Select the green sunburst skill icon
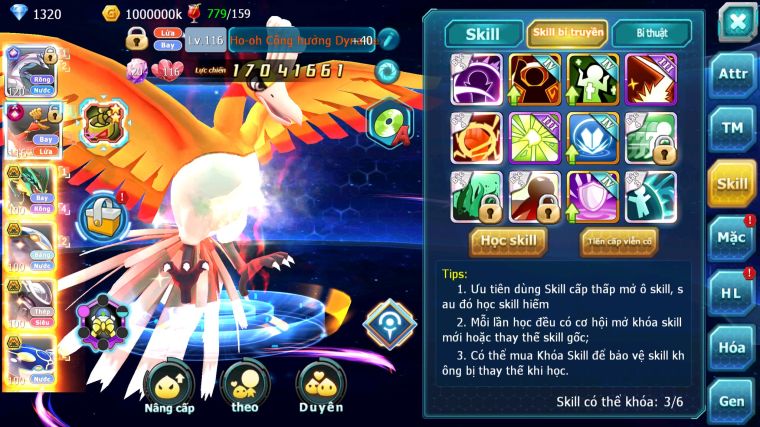This screenshot has height=427, width=760. (535, 137)
